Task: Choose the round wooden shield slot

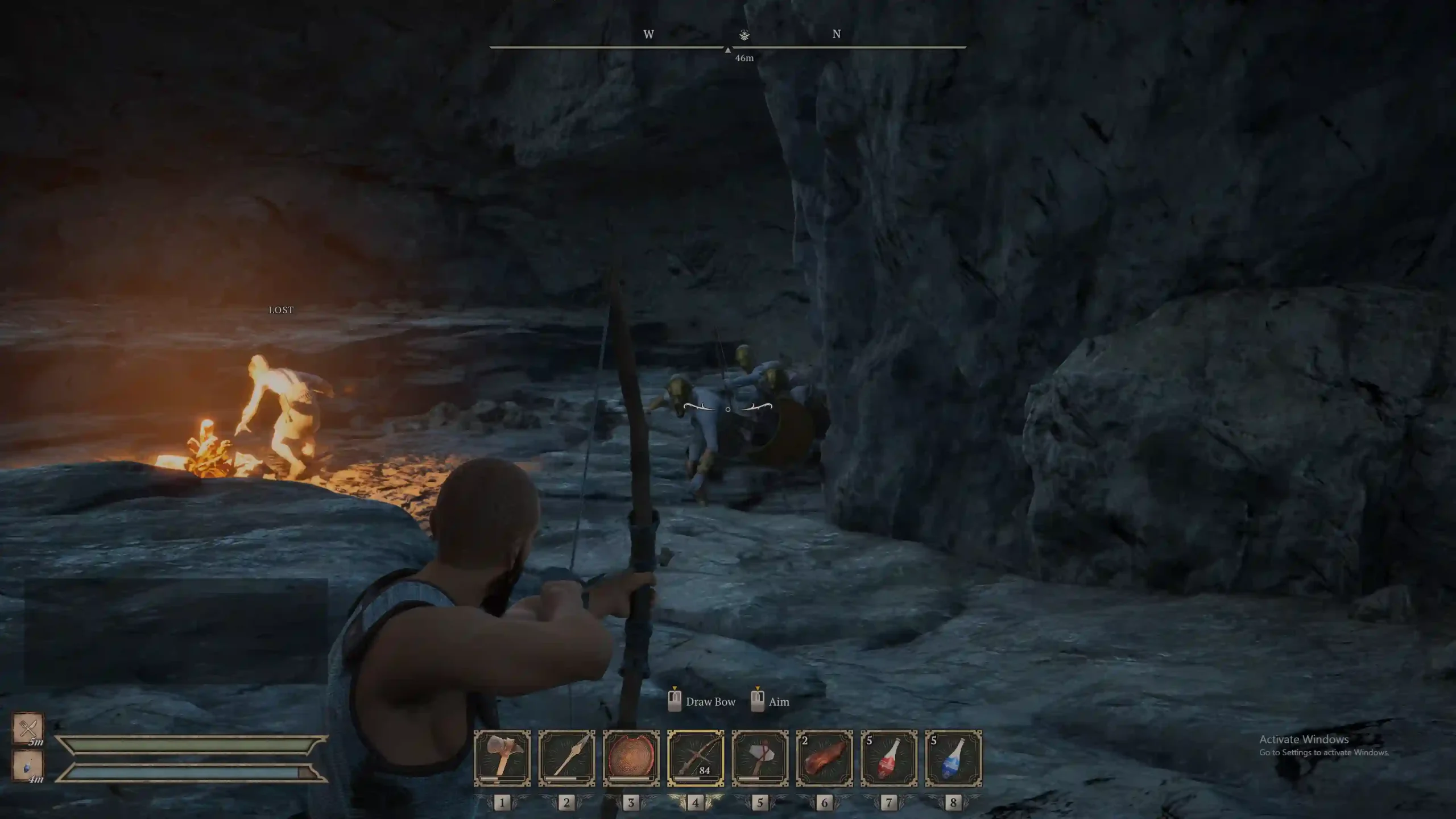Action: click(631, 758)
